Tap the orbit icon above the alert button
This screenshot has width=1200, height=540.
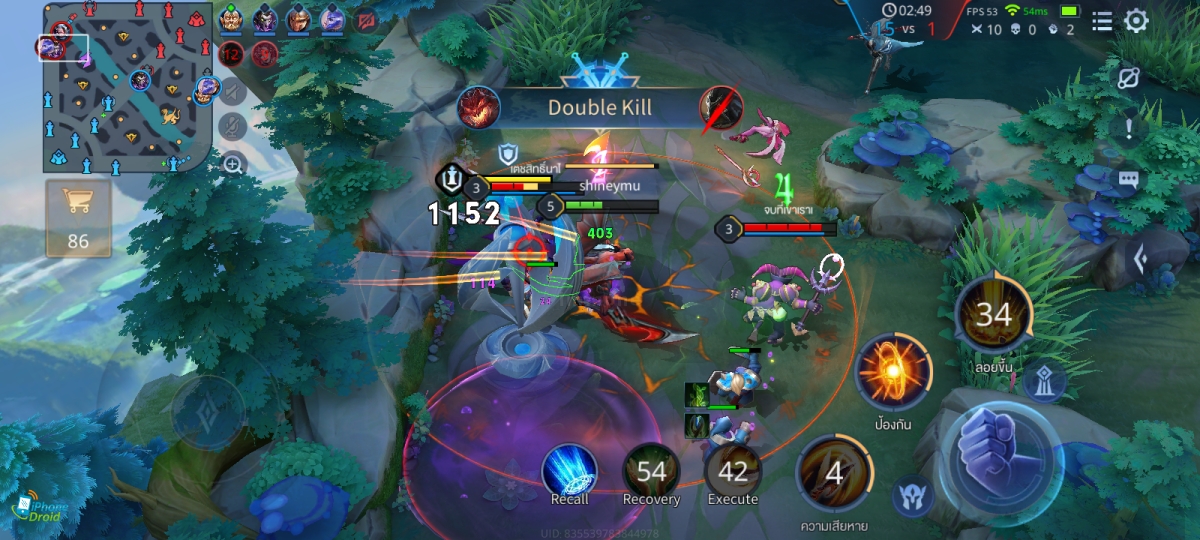click(x=1129, y=79)
